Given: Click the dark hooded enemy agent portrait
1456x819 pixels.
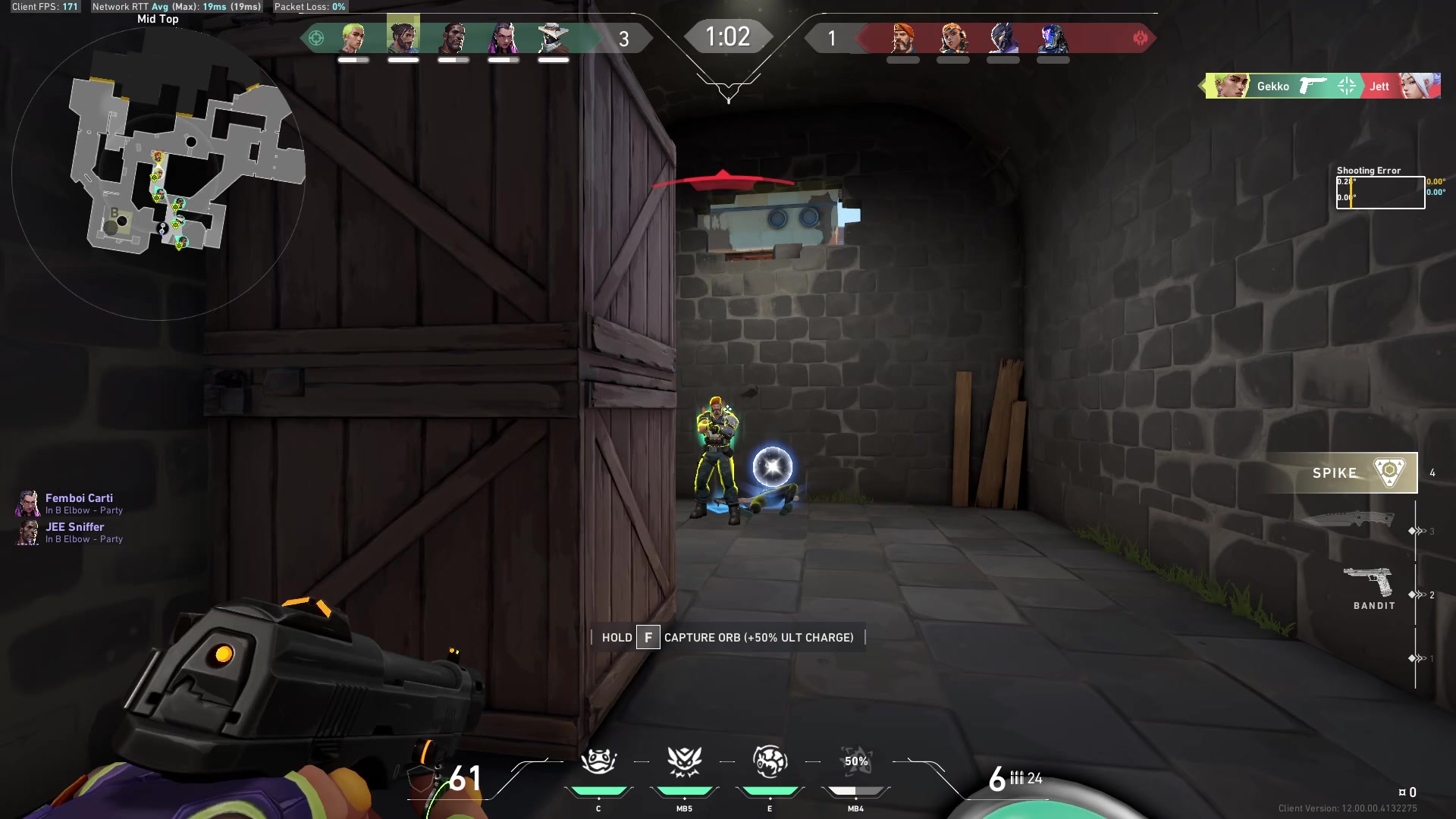Looking at the screenshot, I should click(x=1003, y=38).
